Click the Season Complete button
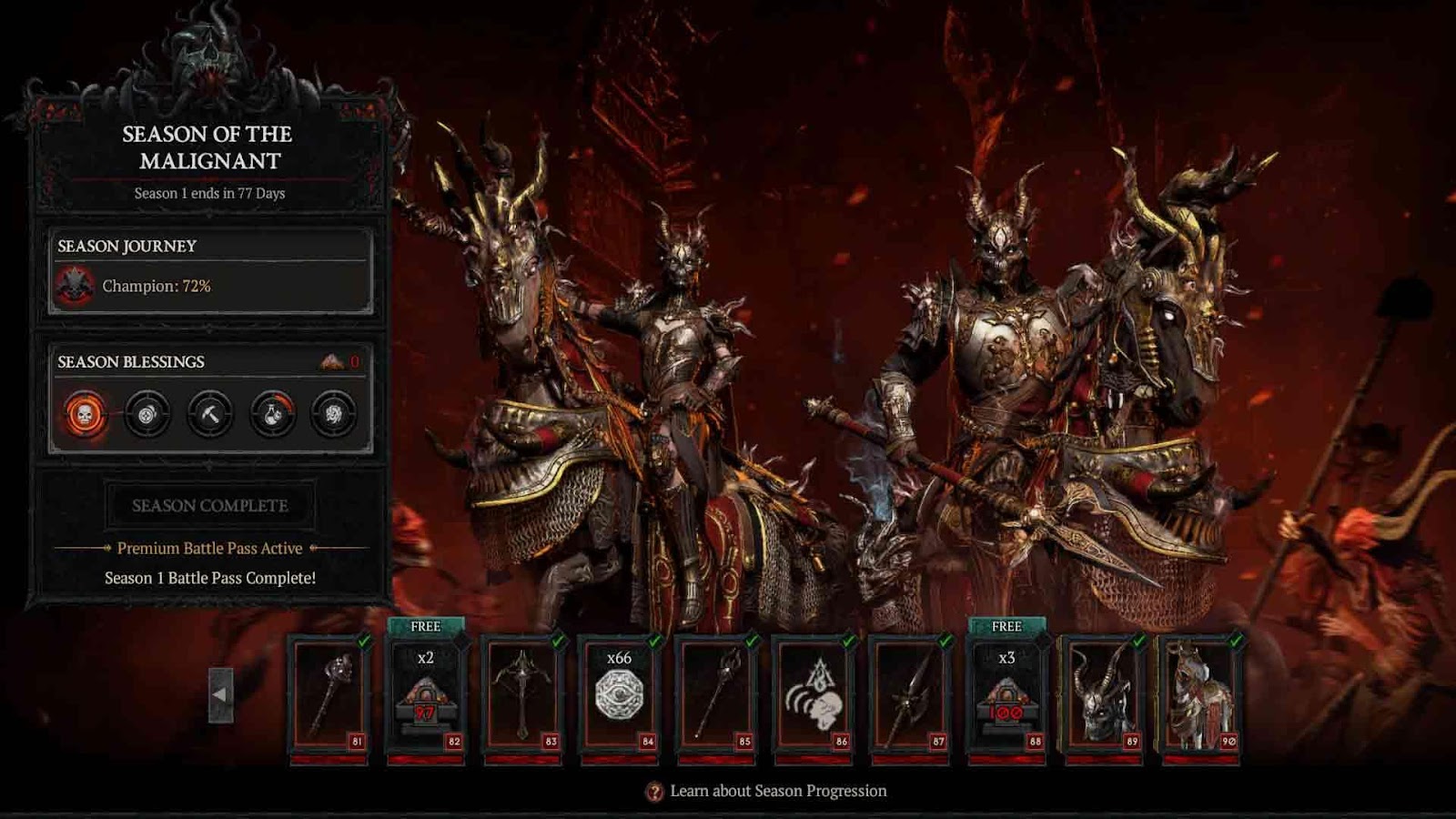Image resolution: width=1456 pixels, height=819 pixels. point(210,506)
